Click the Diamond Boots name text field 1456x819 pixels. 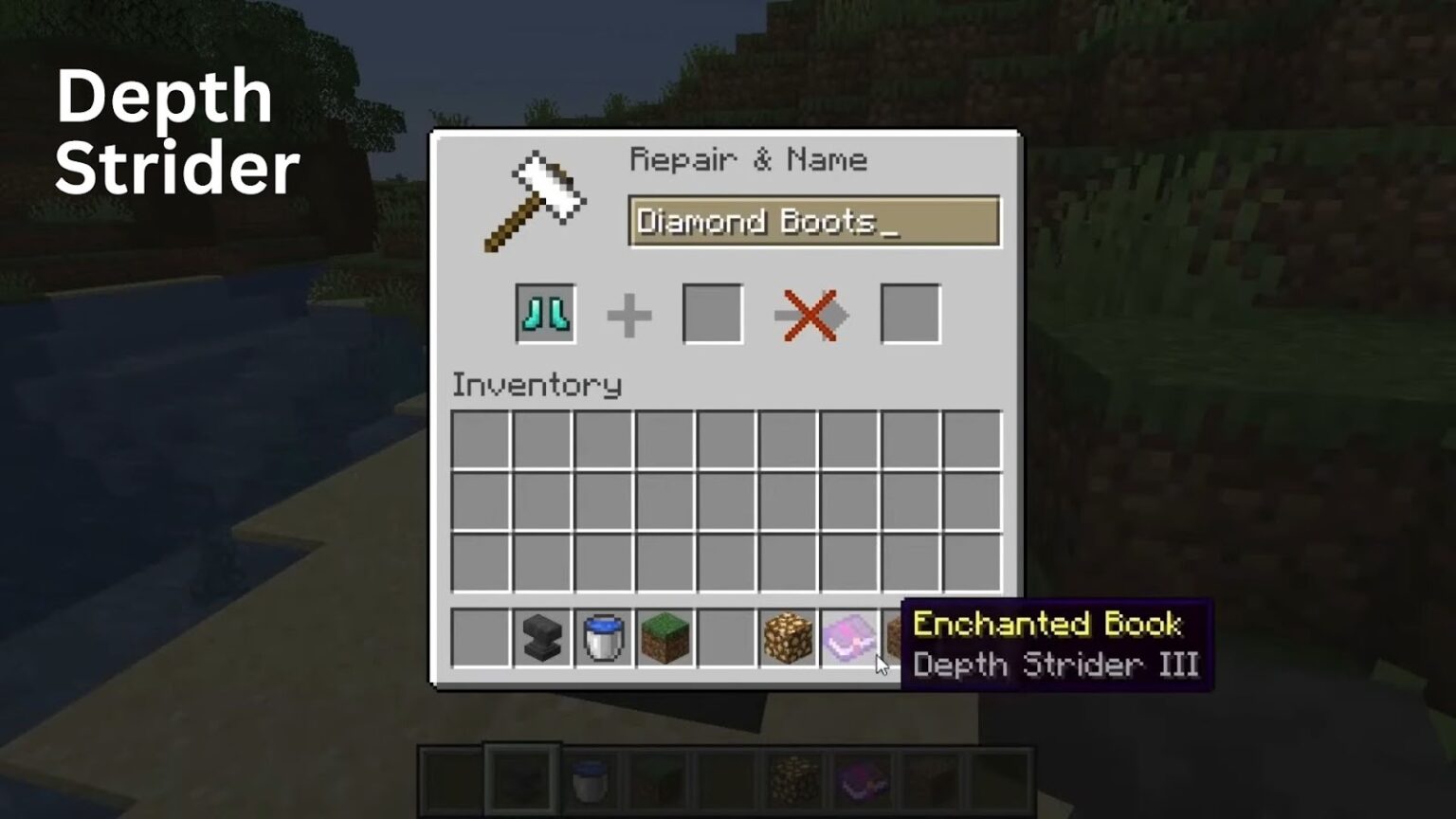tap(813, 221)
